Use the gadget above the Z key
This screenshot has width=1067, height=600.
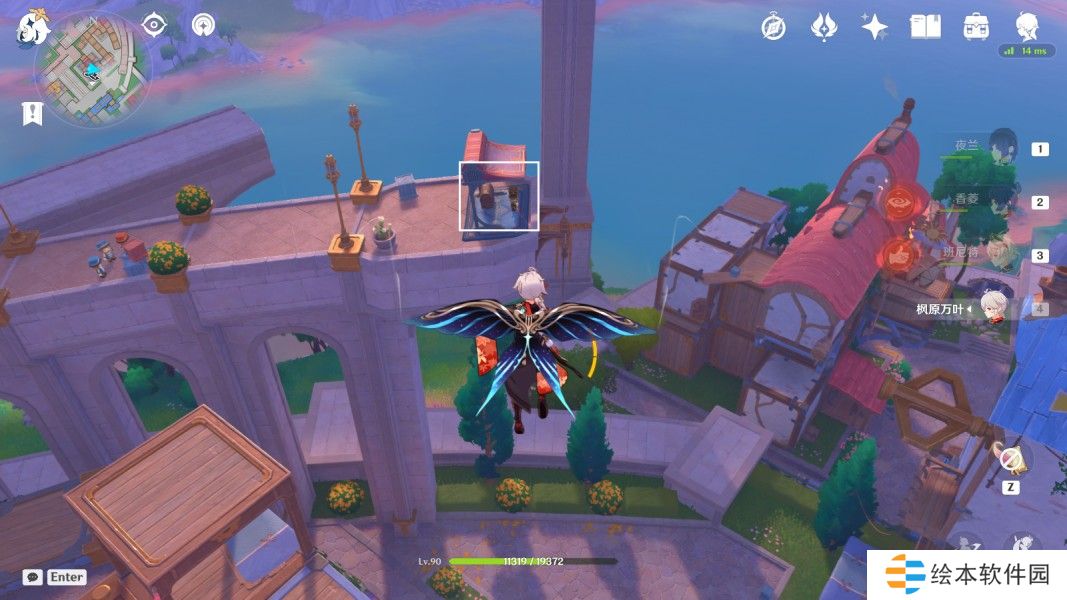[x=1013, y=460]
